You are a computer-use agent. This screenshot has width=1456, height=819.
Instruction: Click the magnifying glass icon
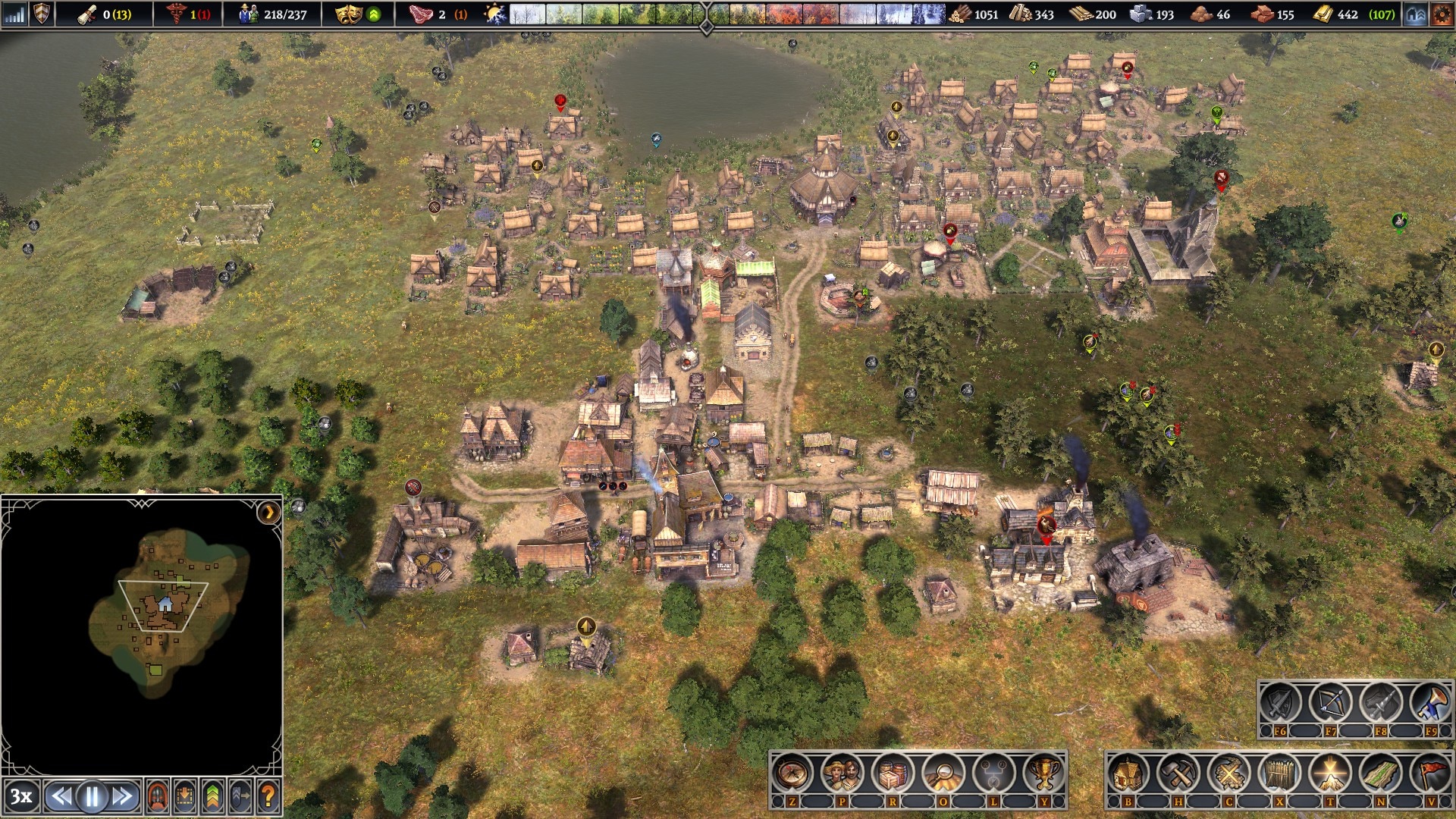943,774
